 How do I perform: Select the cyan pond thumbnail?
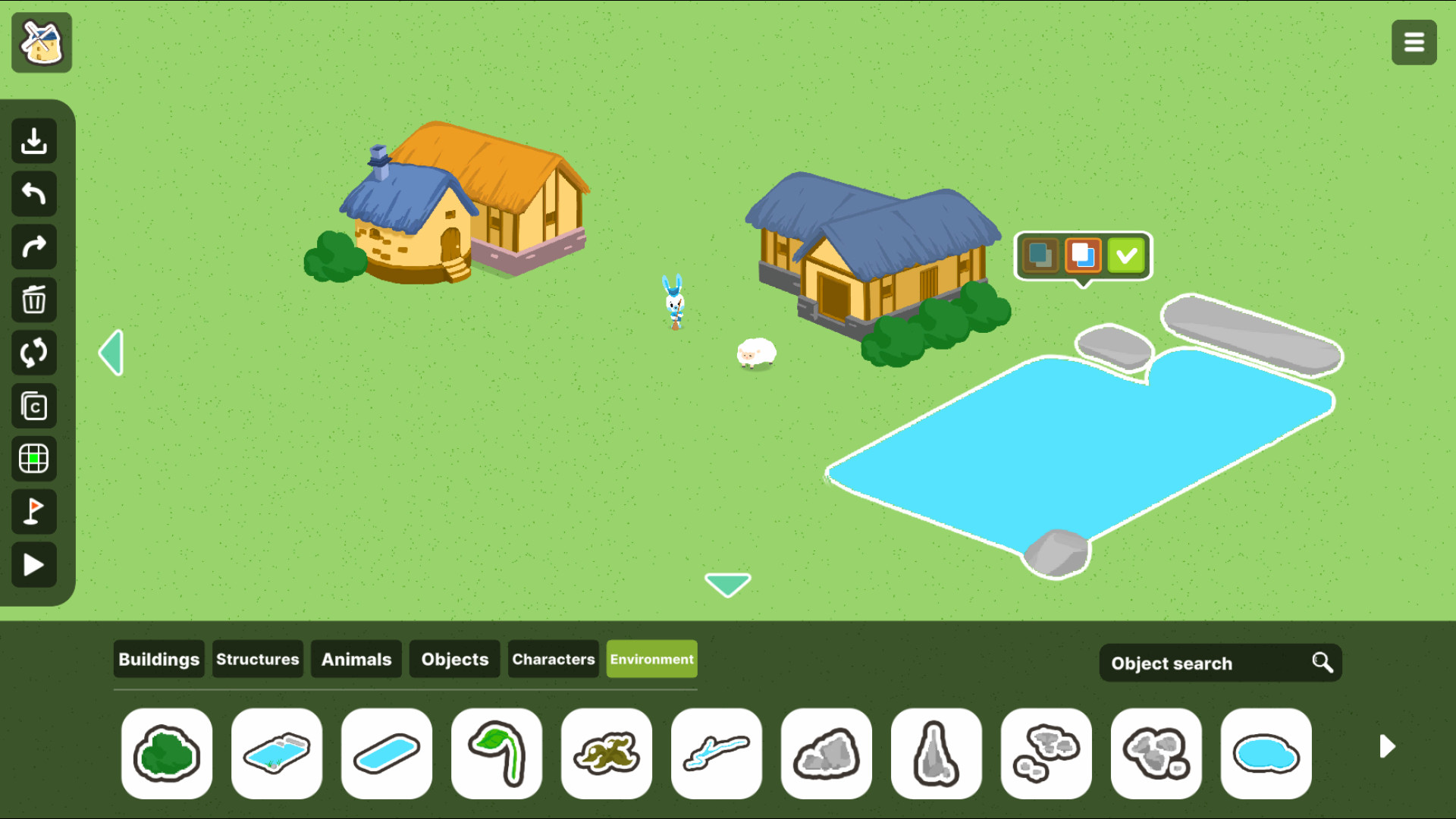tap(1265, 753)
